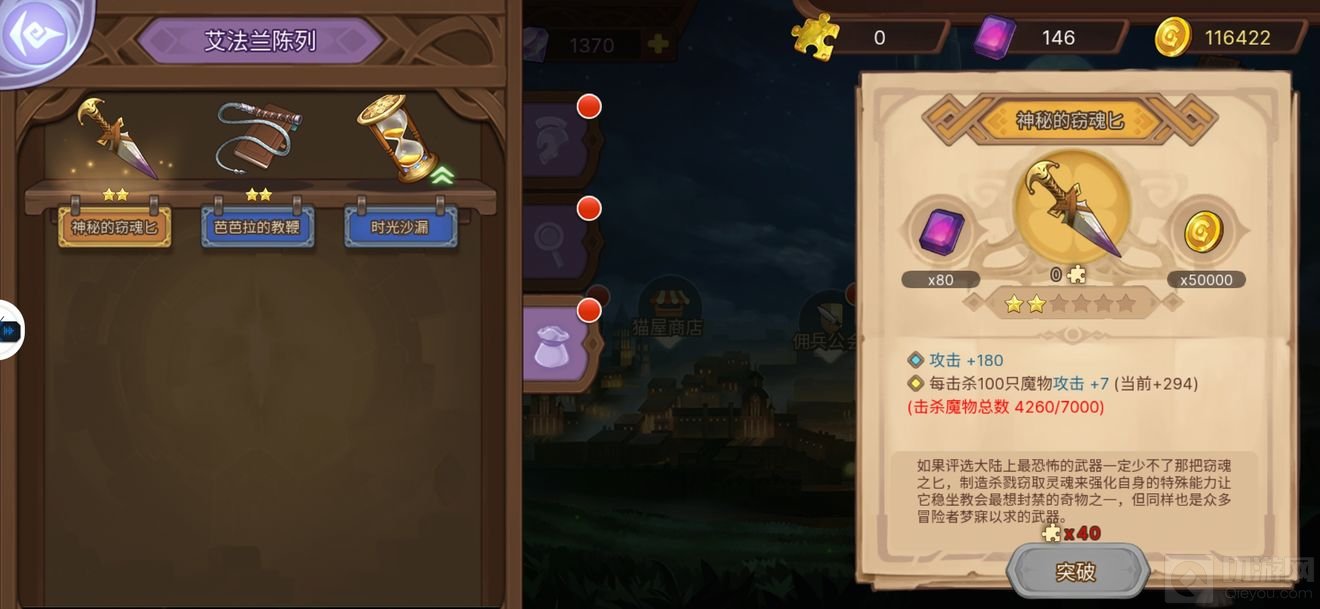
Task: Tap the gold coin cost icon
Action: tap(1203, 233)
